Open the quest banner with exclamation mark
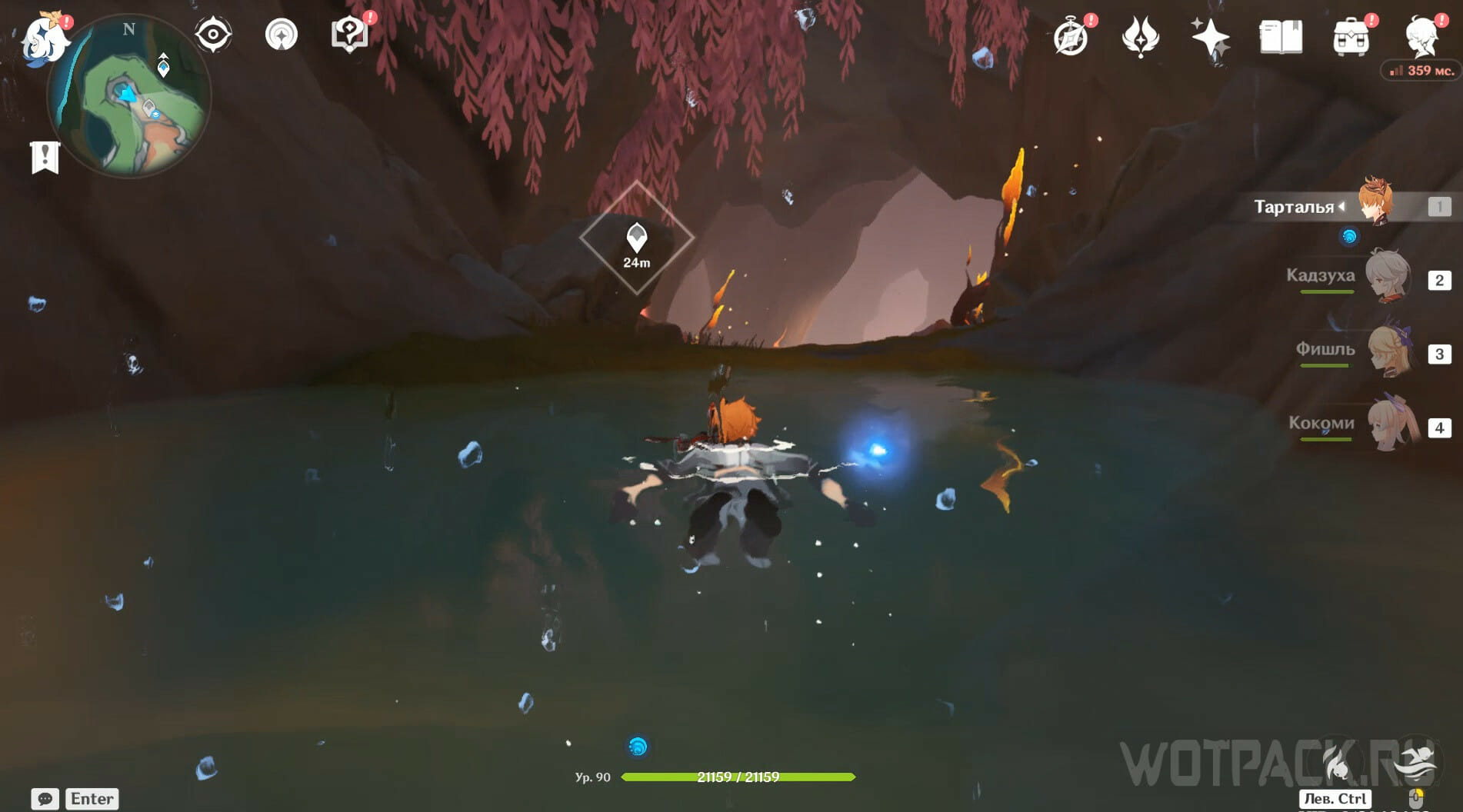The width and height of the screenshot is (1463, 812). point(45,158)
